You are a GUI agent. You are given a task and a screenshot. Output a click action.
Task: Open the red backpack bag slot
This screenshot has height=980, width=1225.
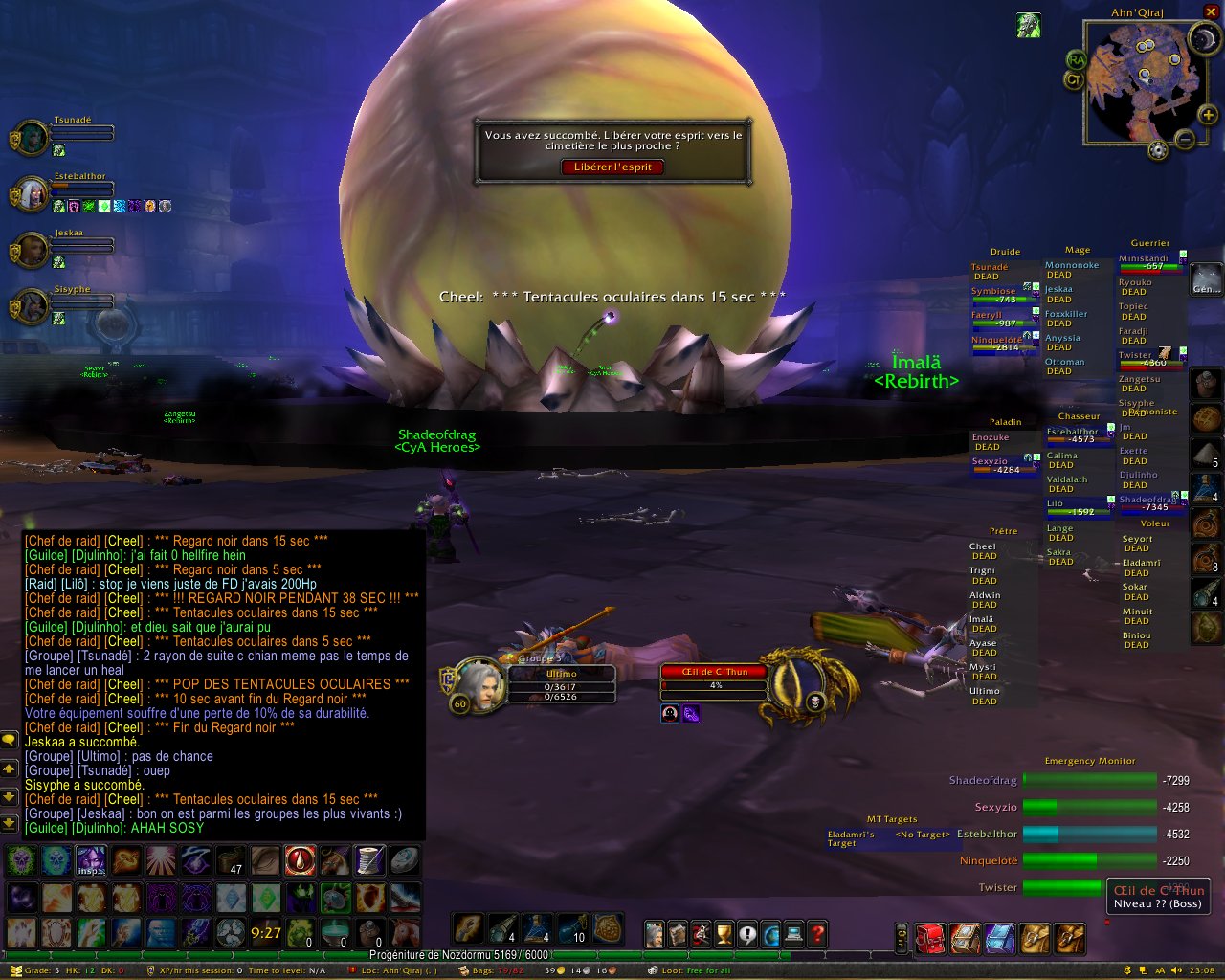click(929, 938)
